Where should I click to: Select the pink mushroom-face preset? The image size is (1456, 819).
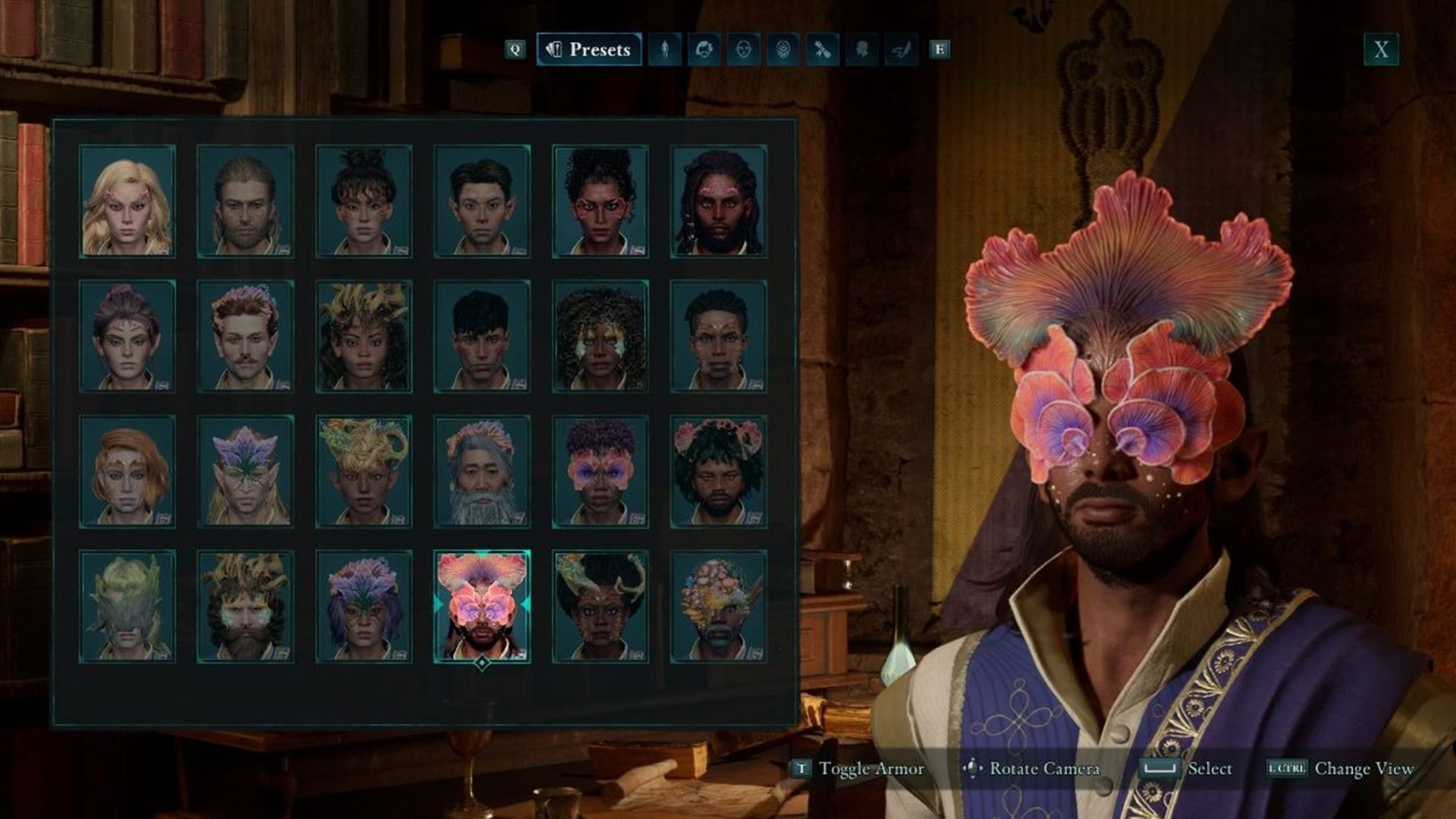pos(482,606)
